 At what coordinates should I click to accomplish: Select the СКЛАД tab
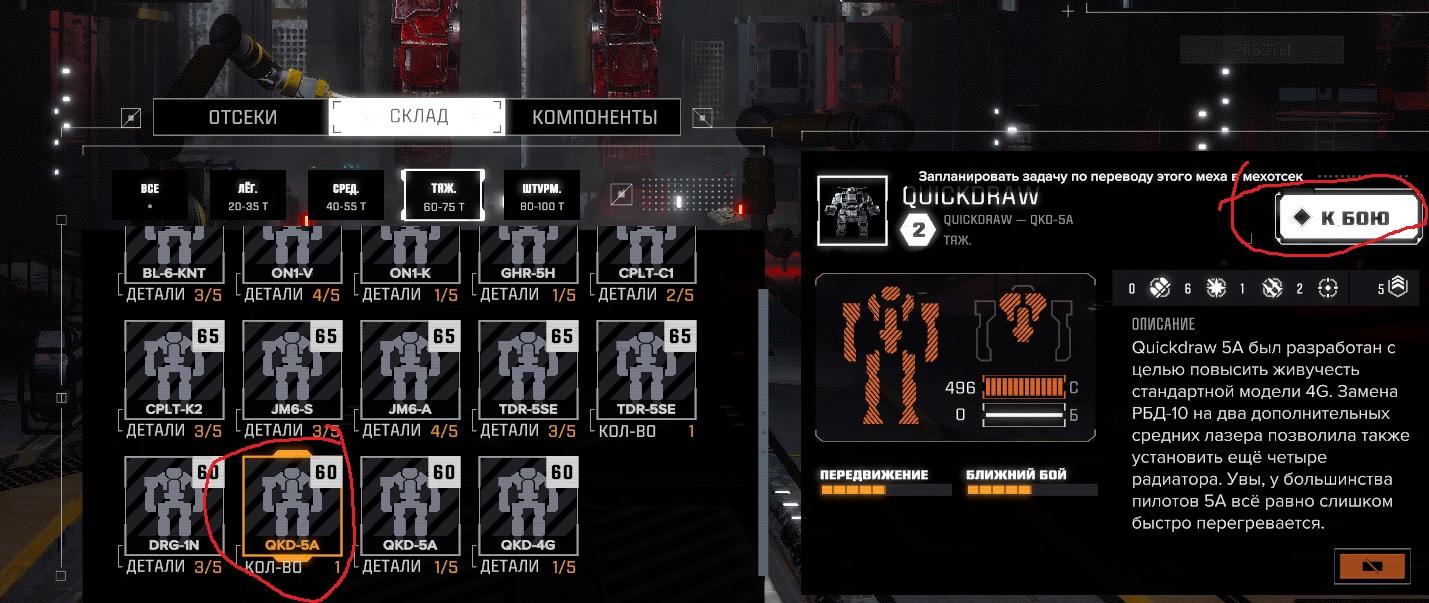tap(418, 117)
